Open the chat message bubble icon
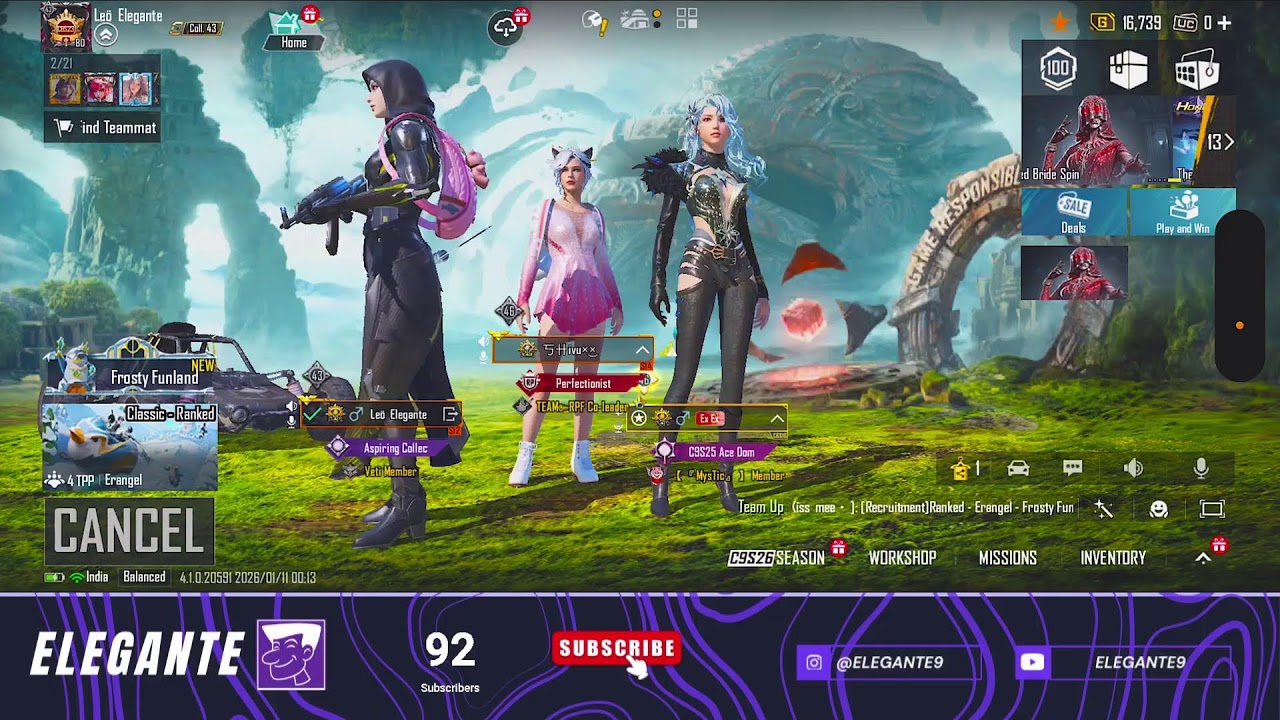 tap(1073, 468)
